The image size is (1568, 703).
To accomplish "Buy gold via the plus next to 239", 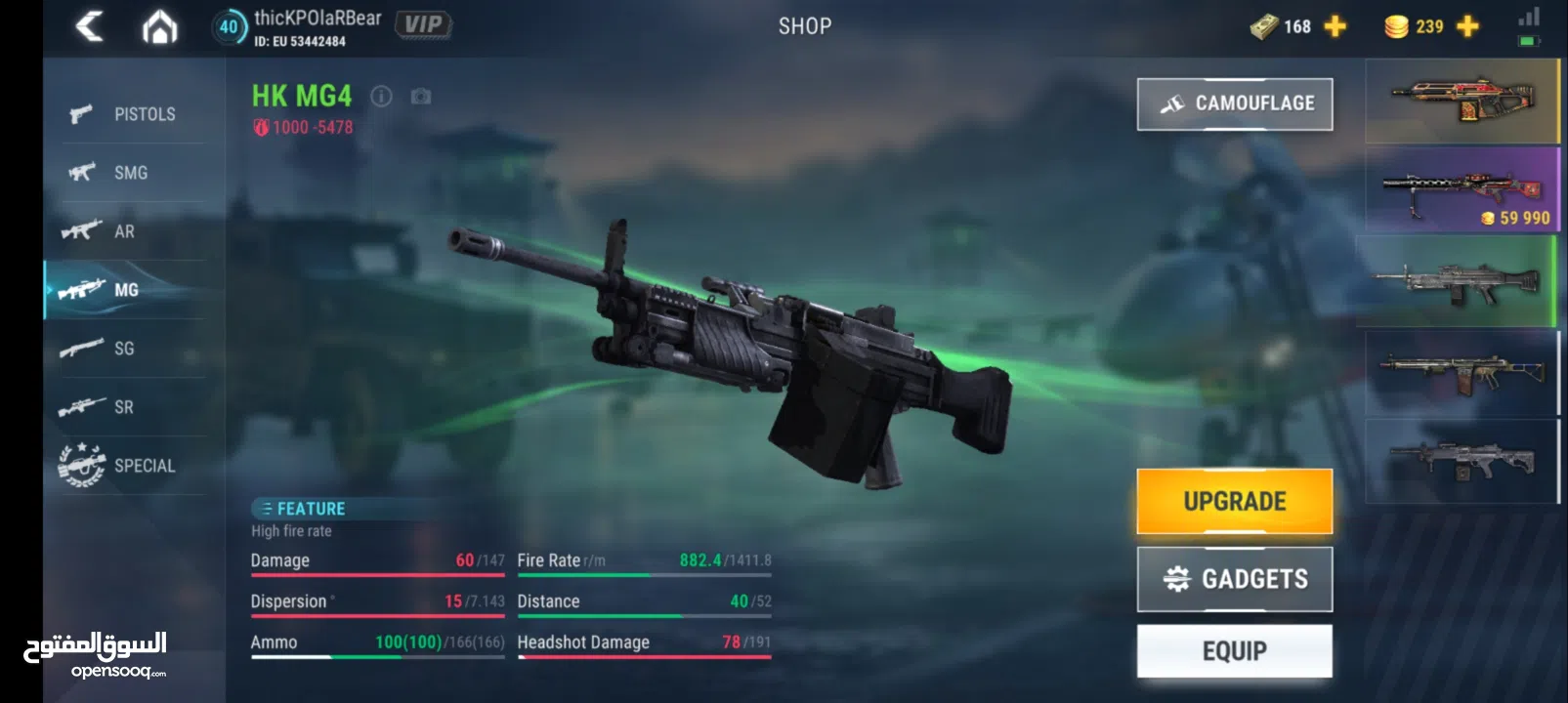I will click(1464, 26).
